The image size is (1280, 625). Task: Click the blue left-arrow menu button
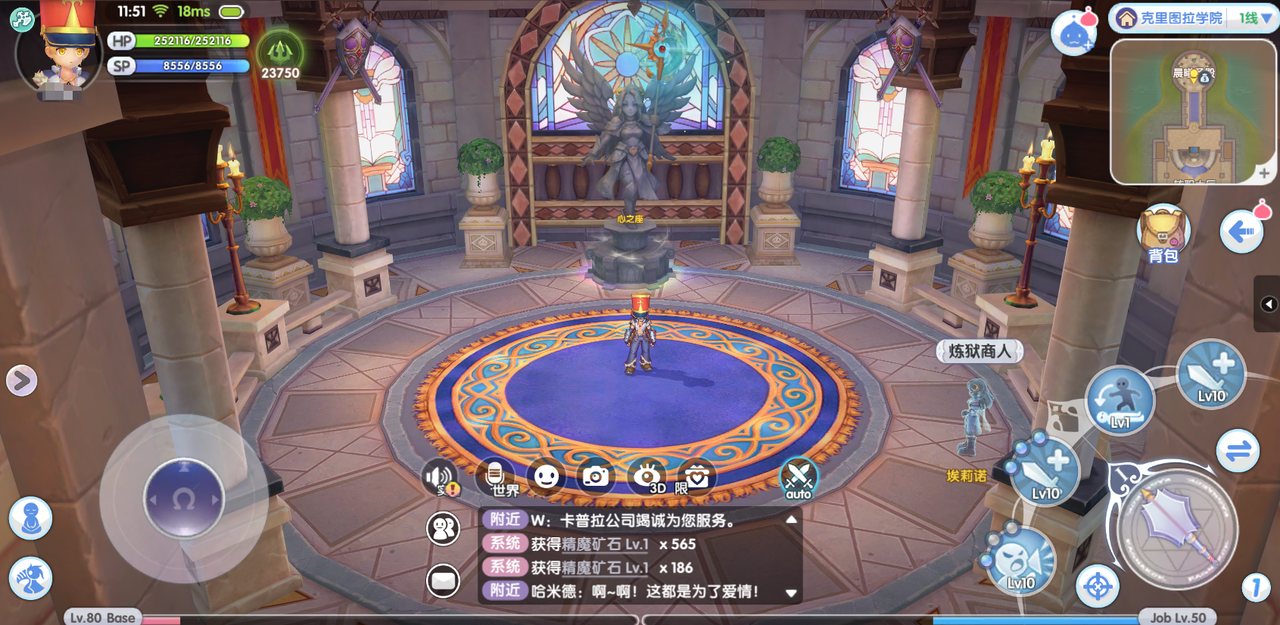click(1243, 231)
